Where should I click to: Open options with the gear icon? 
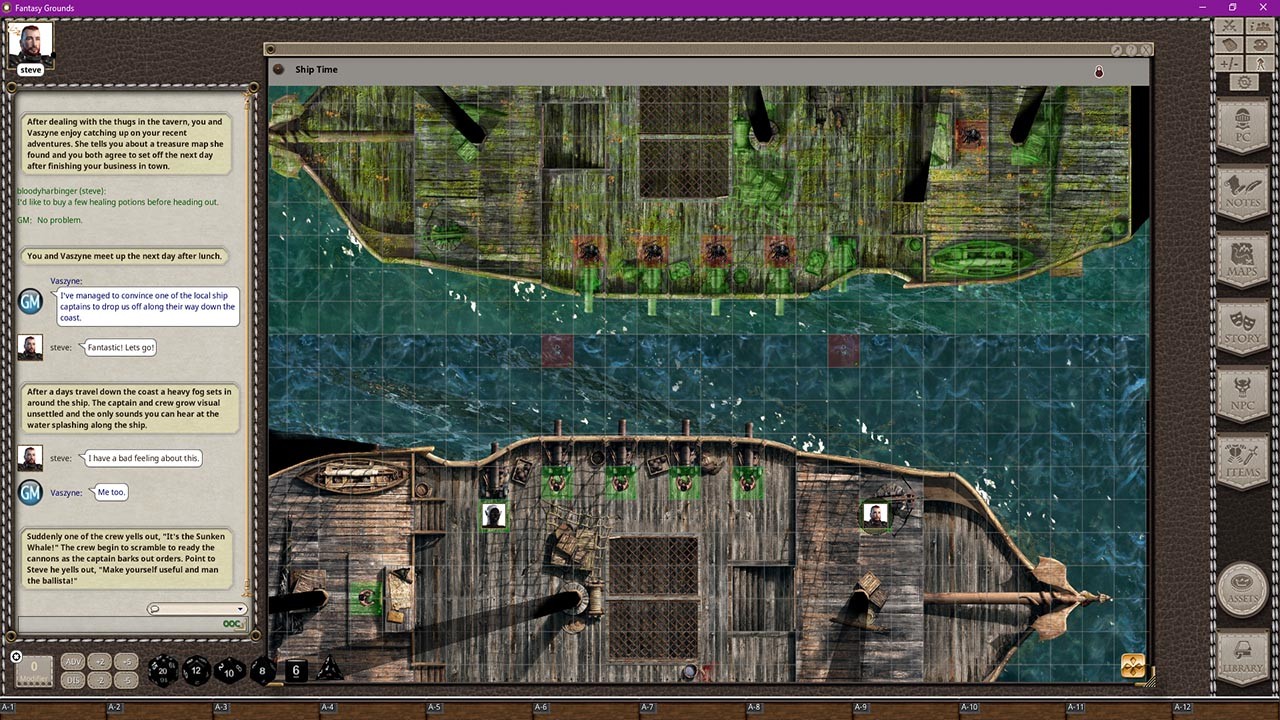click(x=1245, y=81)
